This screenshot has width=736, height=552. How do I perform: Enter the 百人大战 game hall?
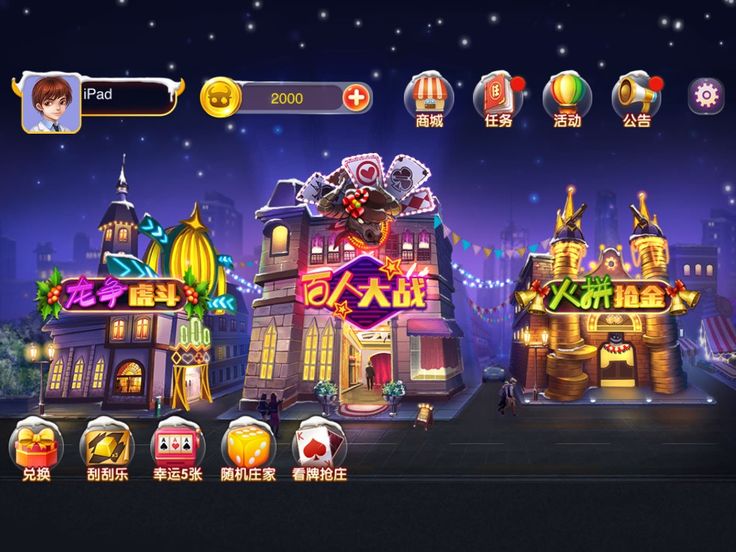(362, 290)
